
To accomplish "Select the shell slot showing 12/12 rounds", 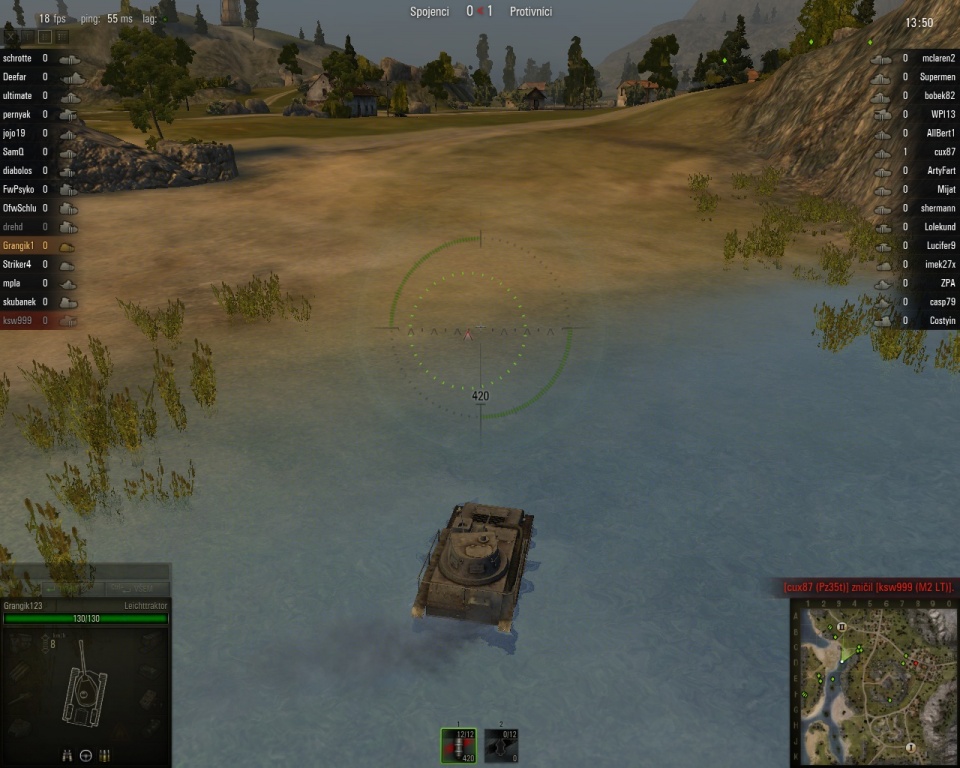I will tap(459, 744).
